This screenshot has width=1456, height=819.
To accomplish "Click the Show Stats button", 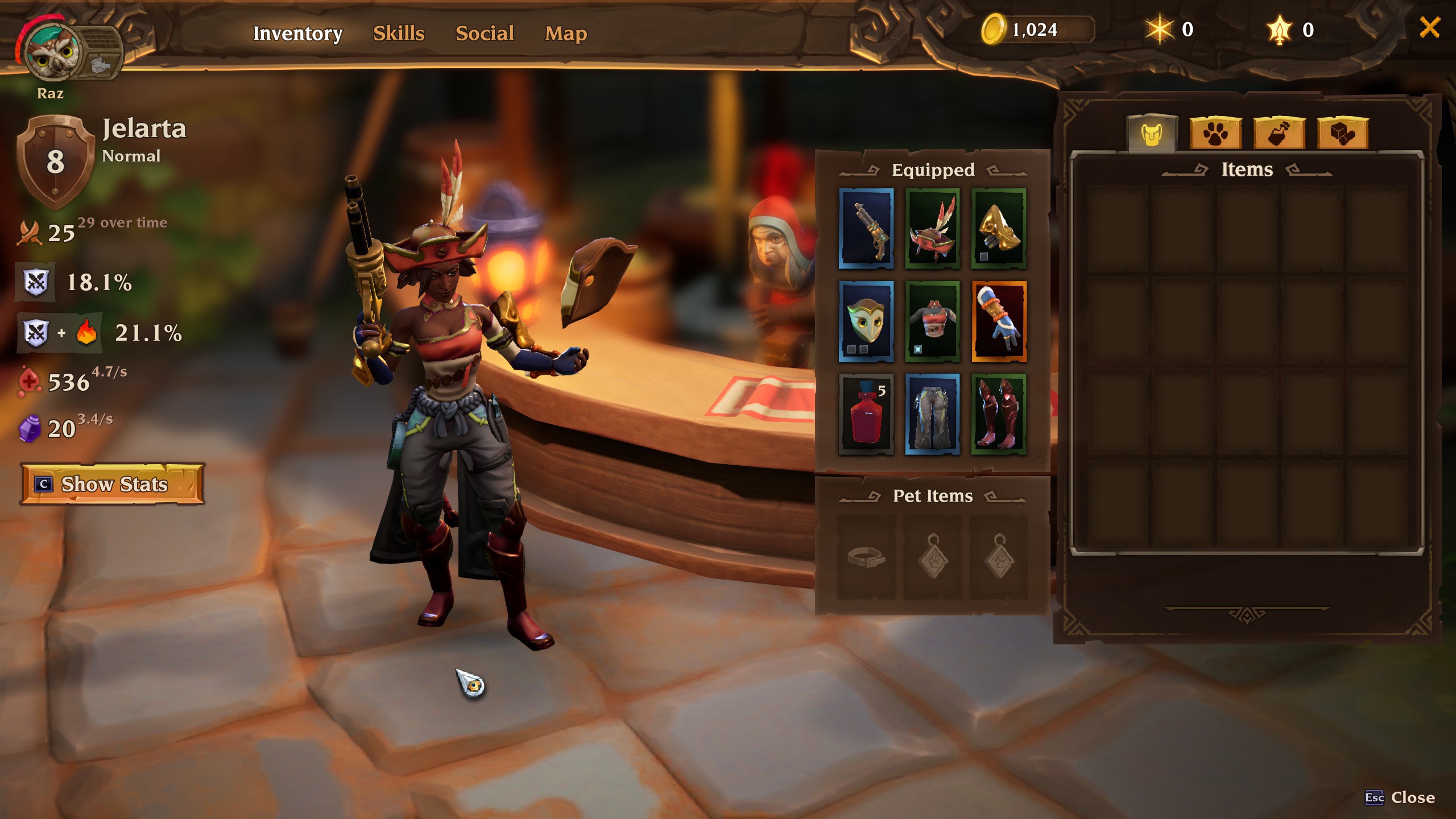I will (x=113, y=484).
